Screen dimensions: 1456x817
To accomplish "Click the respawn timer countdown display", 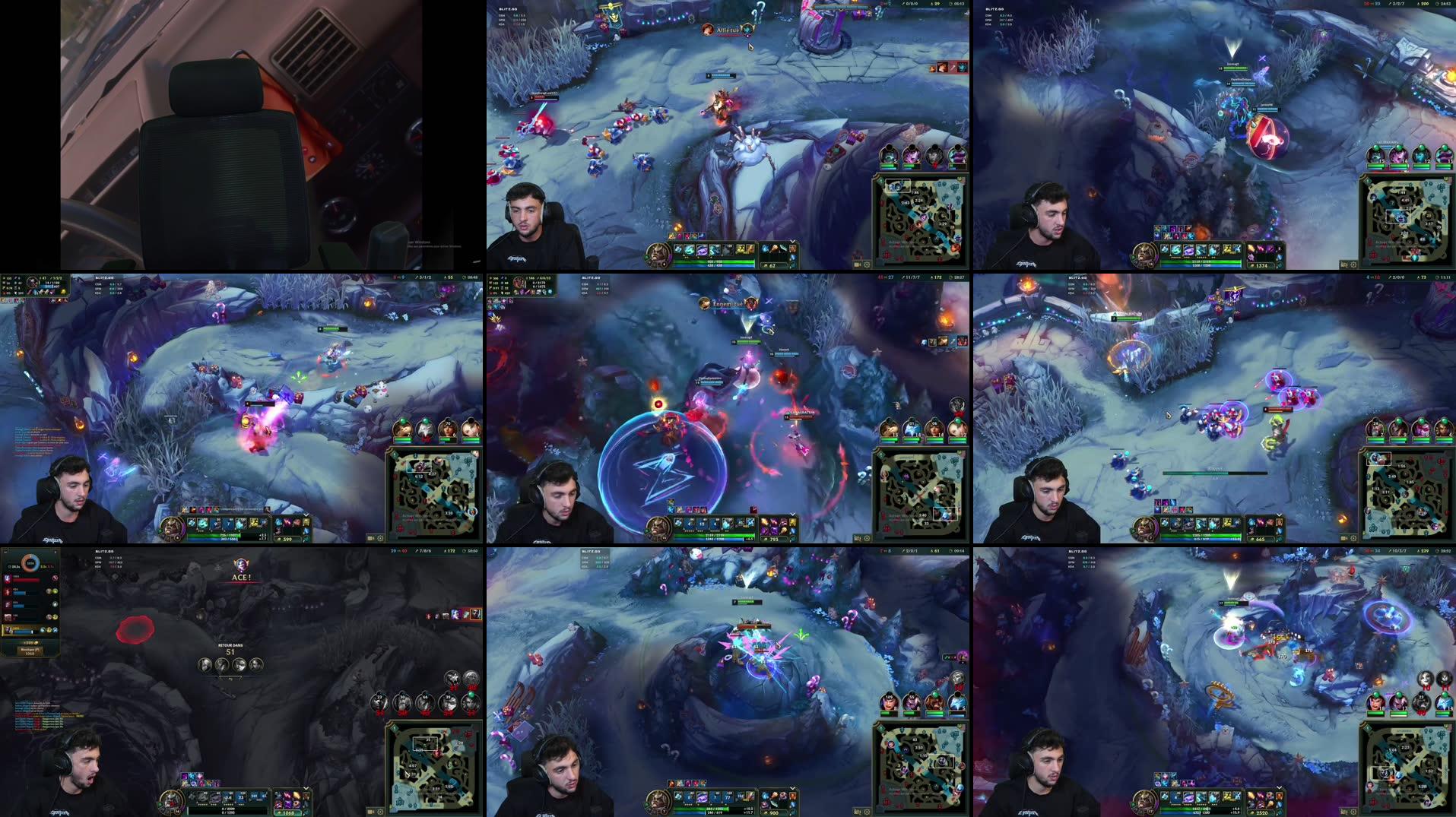I will pos(230,651).
